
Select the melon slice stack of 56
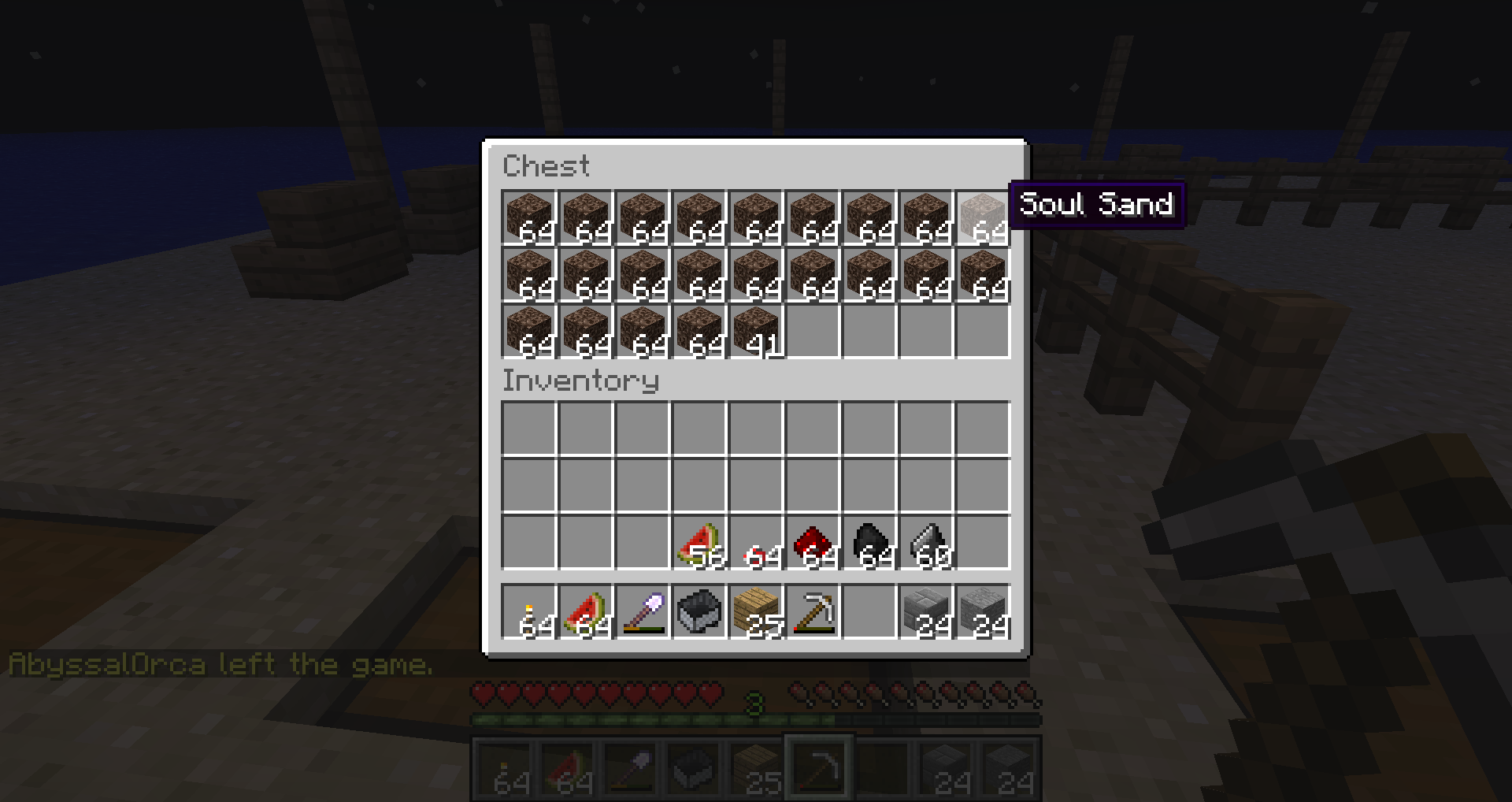(x=699, y=543)
